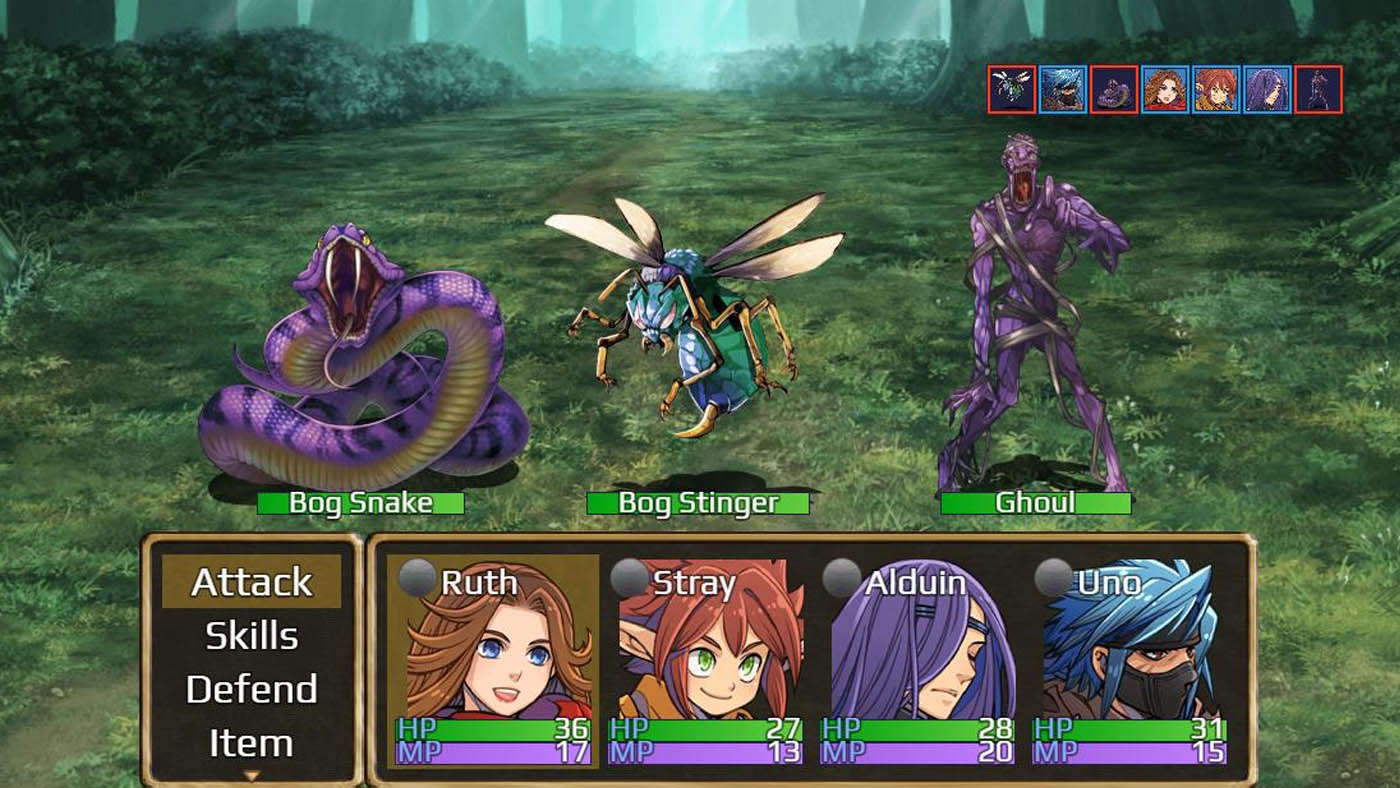This screenshot has width=1400, height=788.
Task: Select Ruth's turn order icon
Action: [1164, 90]
